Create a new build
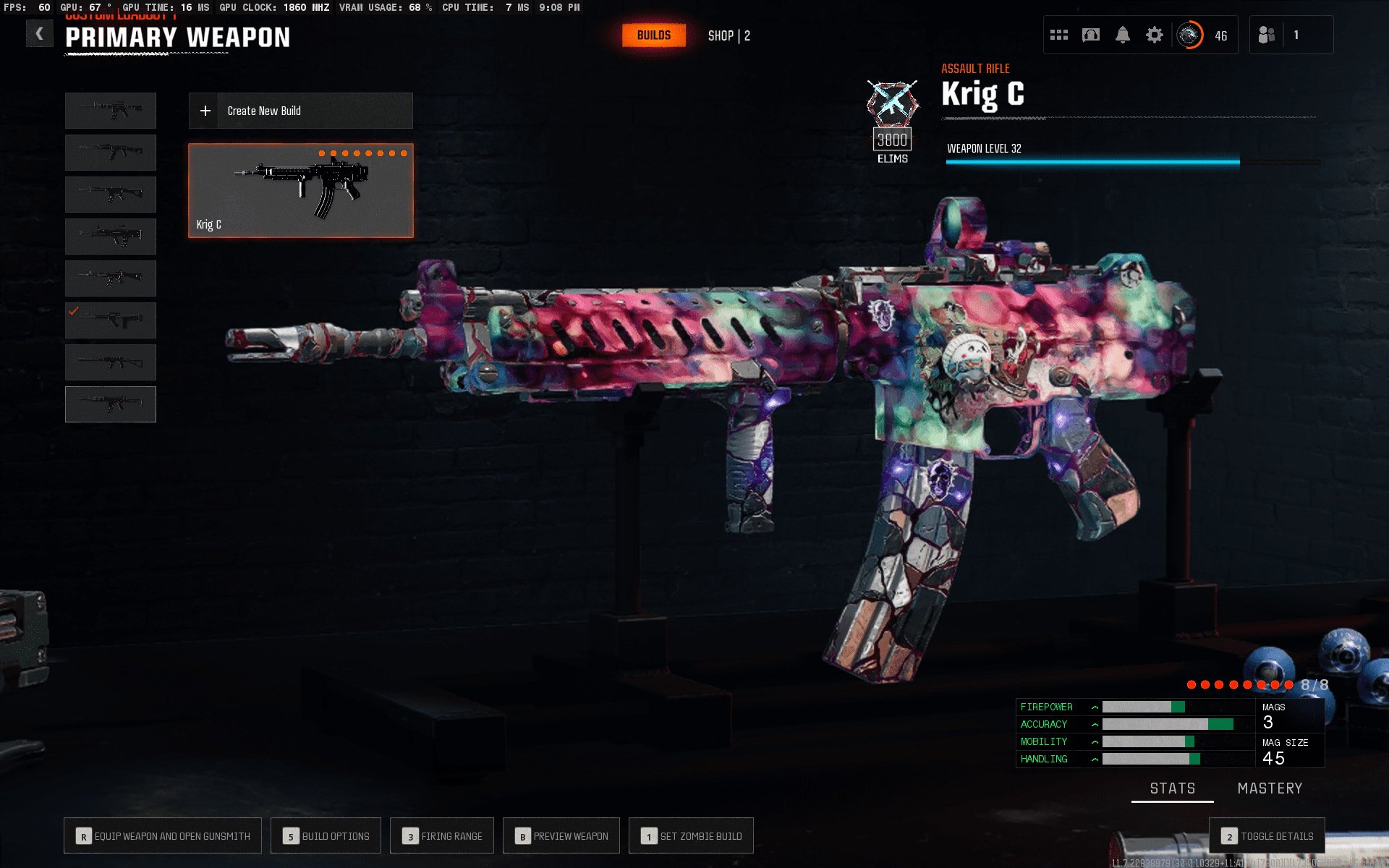The image size is (1389, 868). [300, 111]
